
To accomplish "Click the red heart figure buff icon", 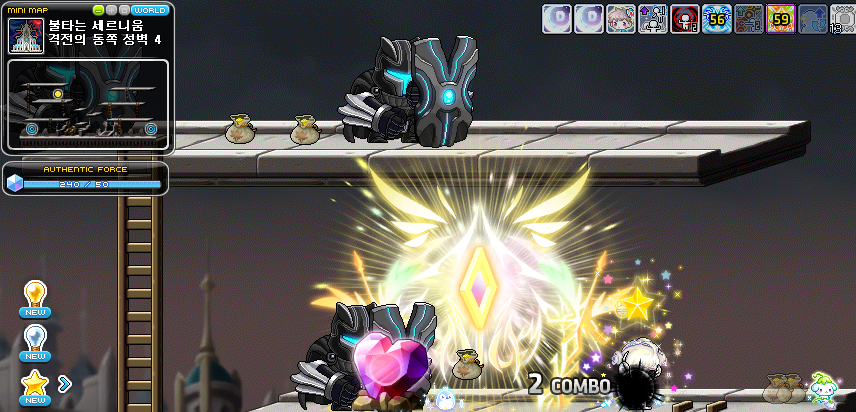I will [684, 18].
